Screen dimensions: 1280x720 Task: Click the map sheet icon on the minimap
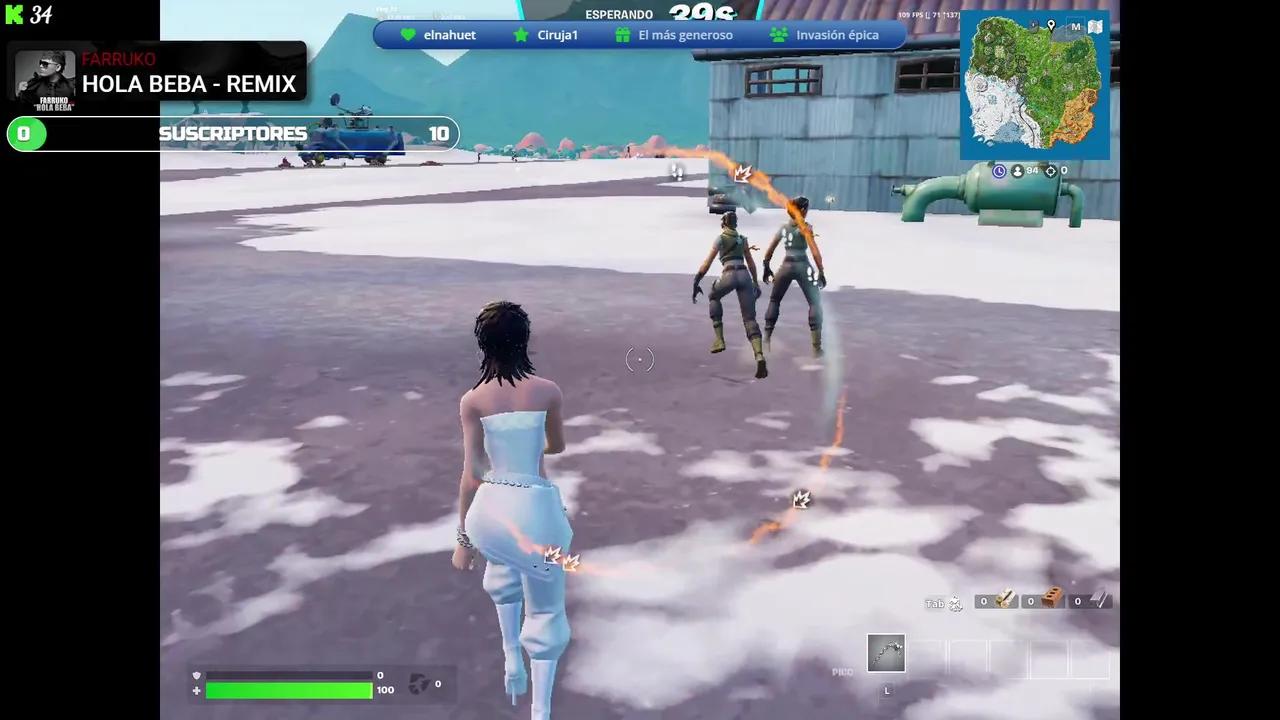coord(1095,26)
